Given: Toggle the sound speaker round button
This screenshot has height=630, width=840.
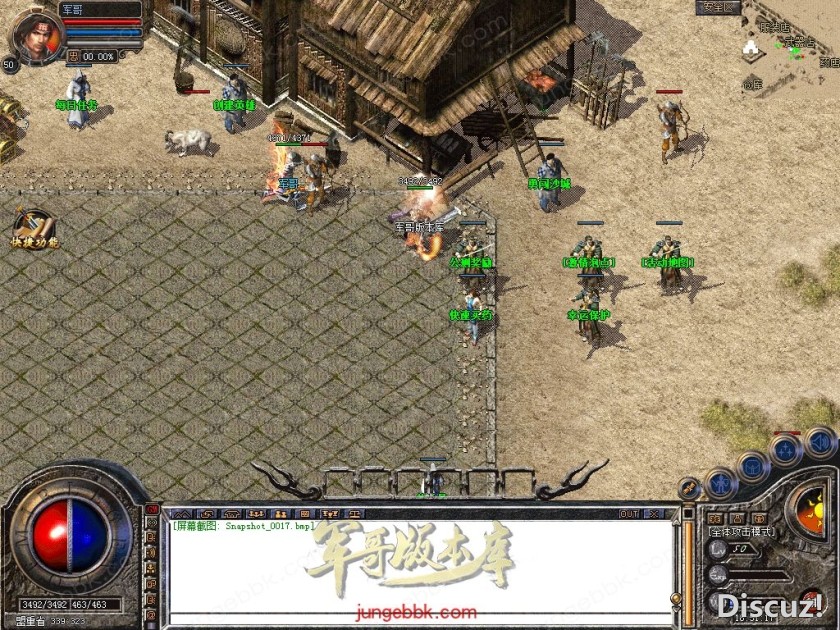Looking at the screenshot, I should click(x=819, y=441).
